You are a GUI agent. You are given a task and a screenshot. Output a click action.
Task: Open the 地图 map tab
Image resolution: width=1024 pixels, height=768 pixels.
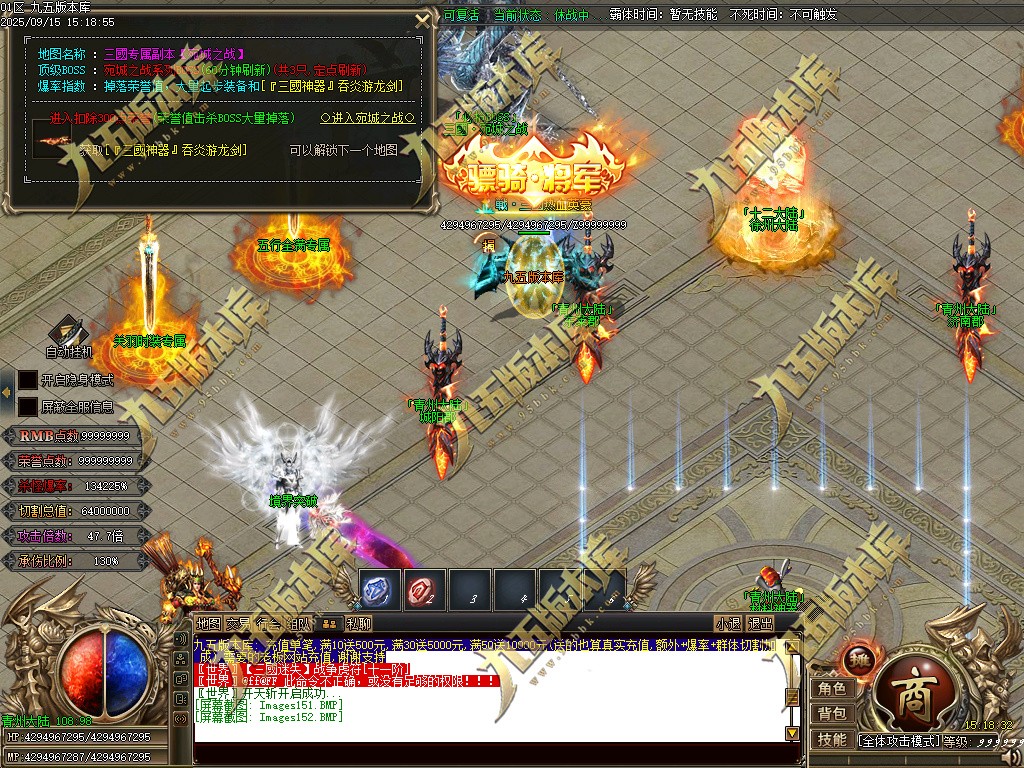coord(208,624)
